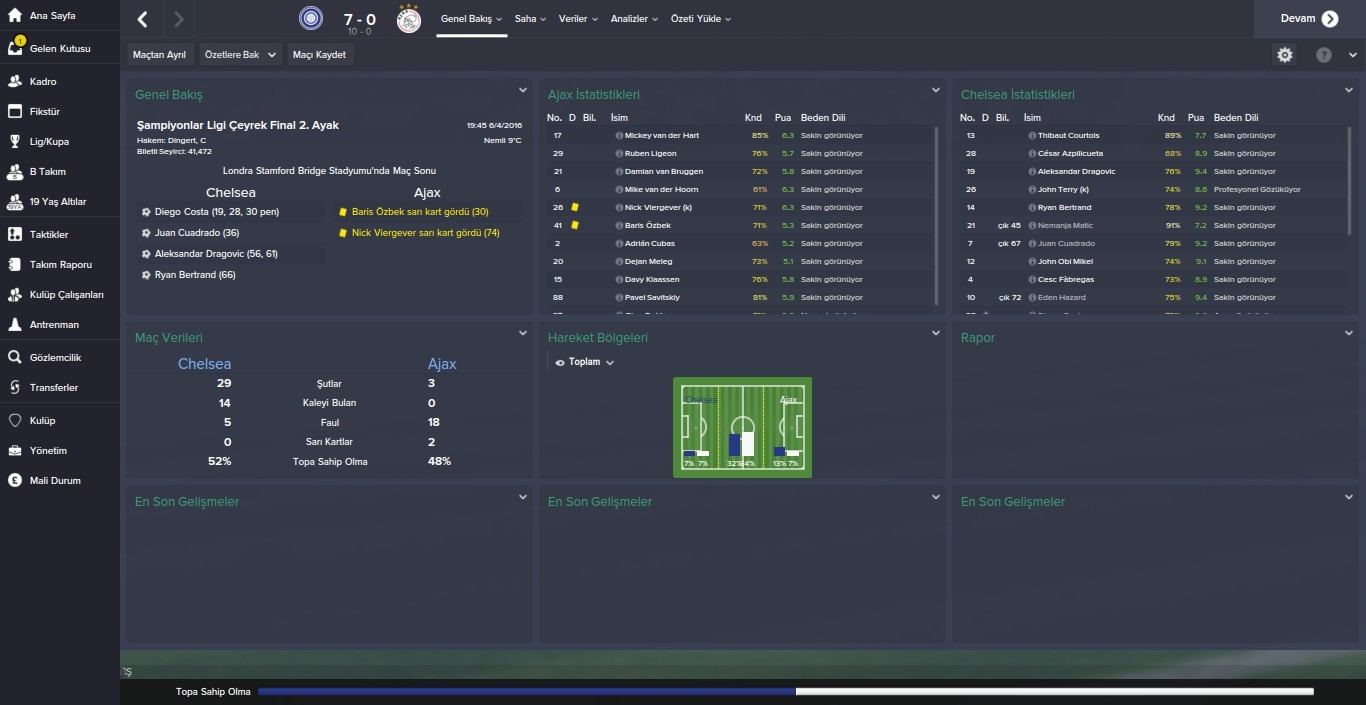The height and width of the screenshot is (705, 1366).
Task: Open the Analizler tab menu
Action: tap(635, 19)
